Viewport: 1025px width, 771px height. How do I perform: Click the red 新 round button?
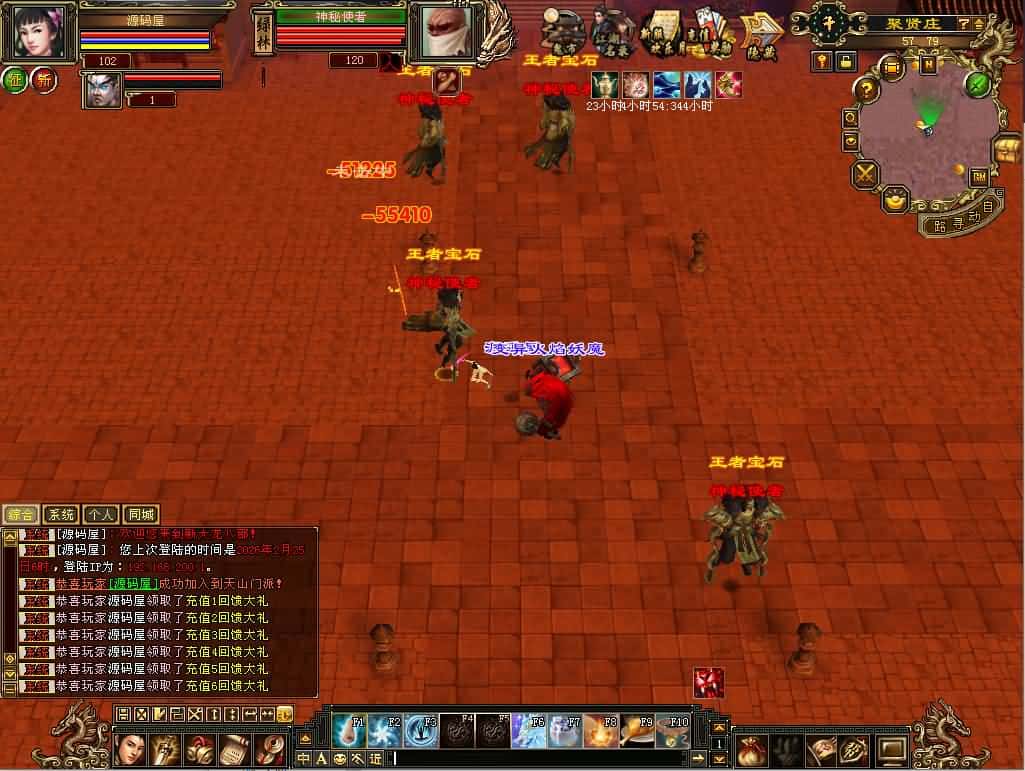pos(43,81)
